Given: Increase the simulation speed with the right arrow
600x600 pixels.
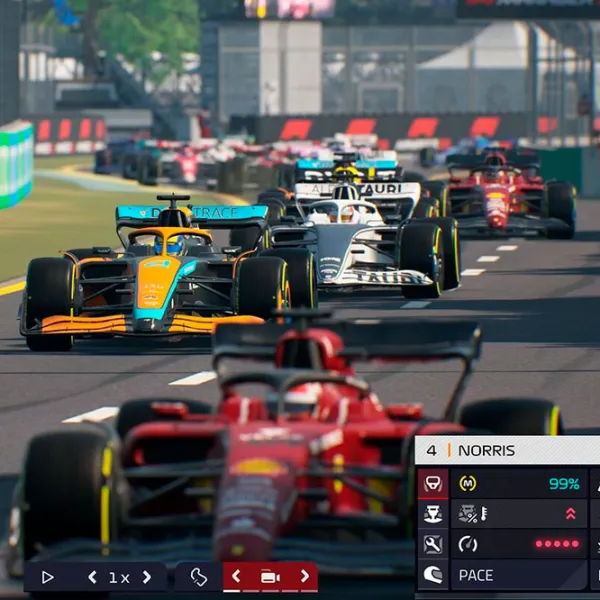Looking at the screenshot, I should click(x=146, y=577).
